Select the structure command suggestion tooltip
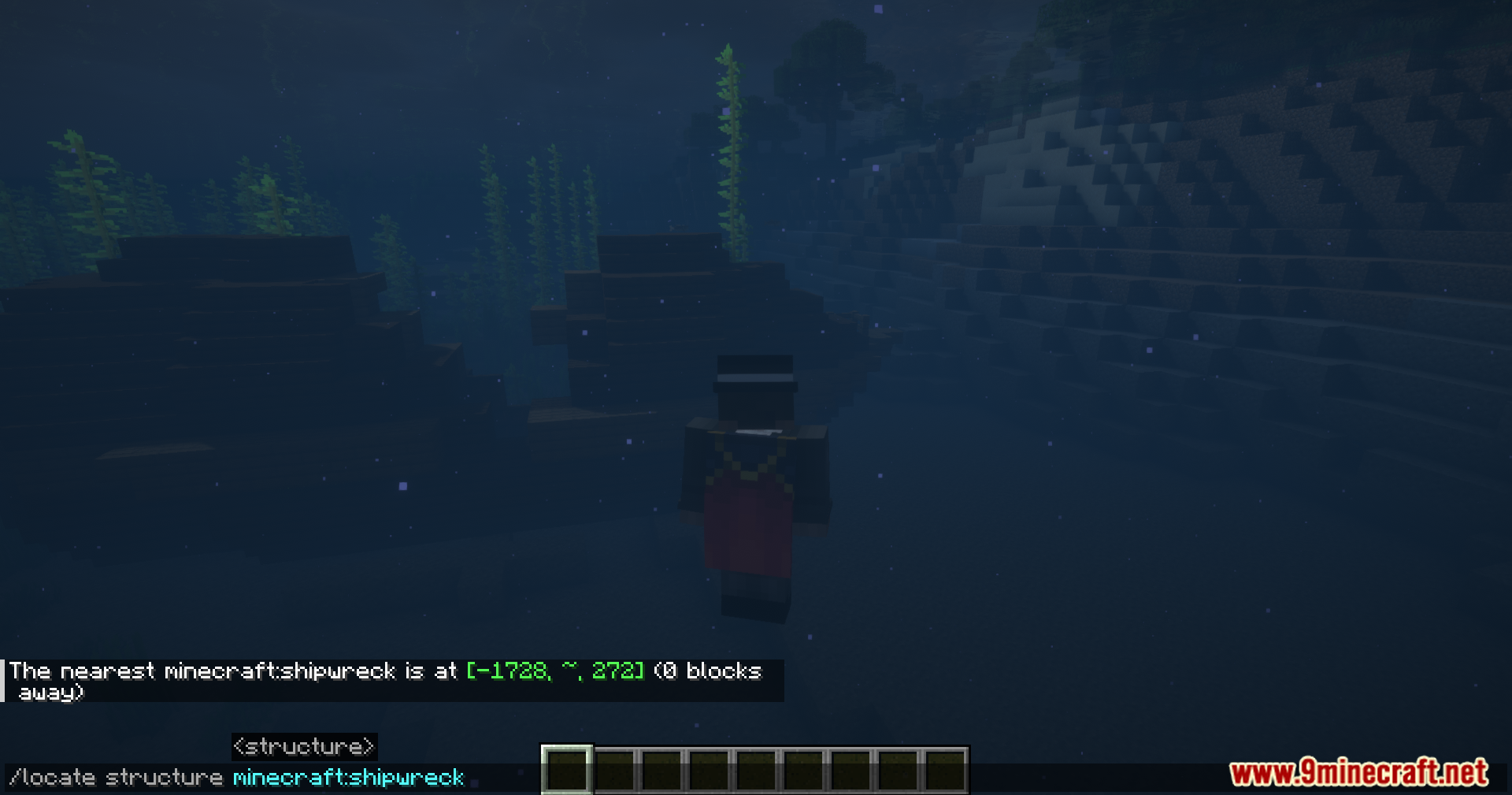 pyautogui.click(x=303, y=746)
